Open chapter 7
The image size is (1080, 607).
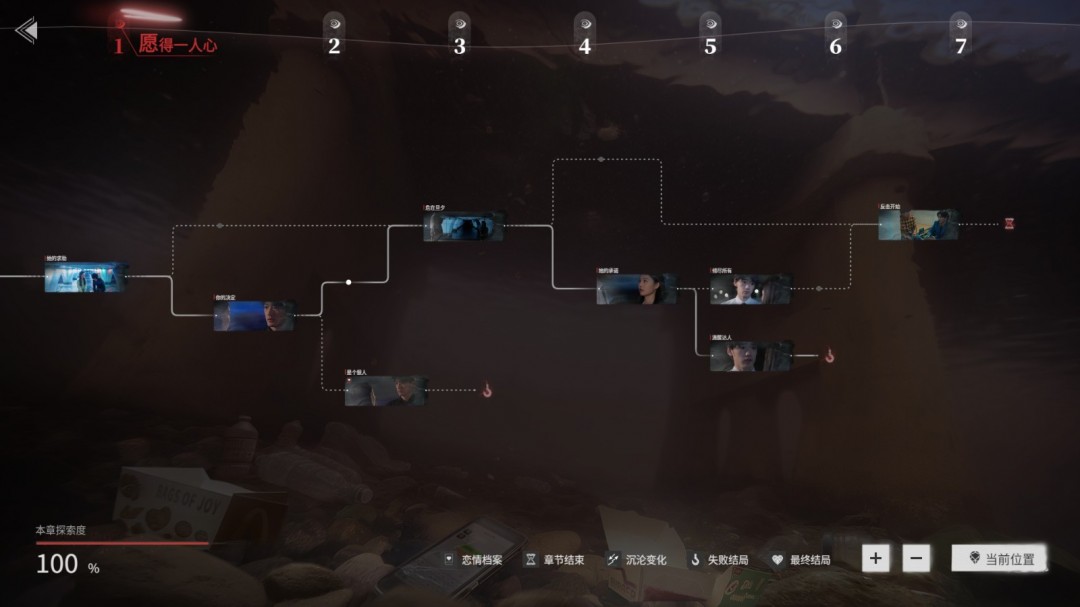960,45
